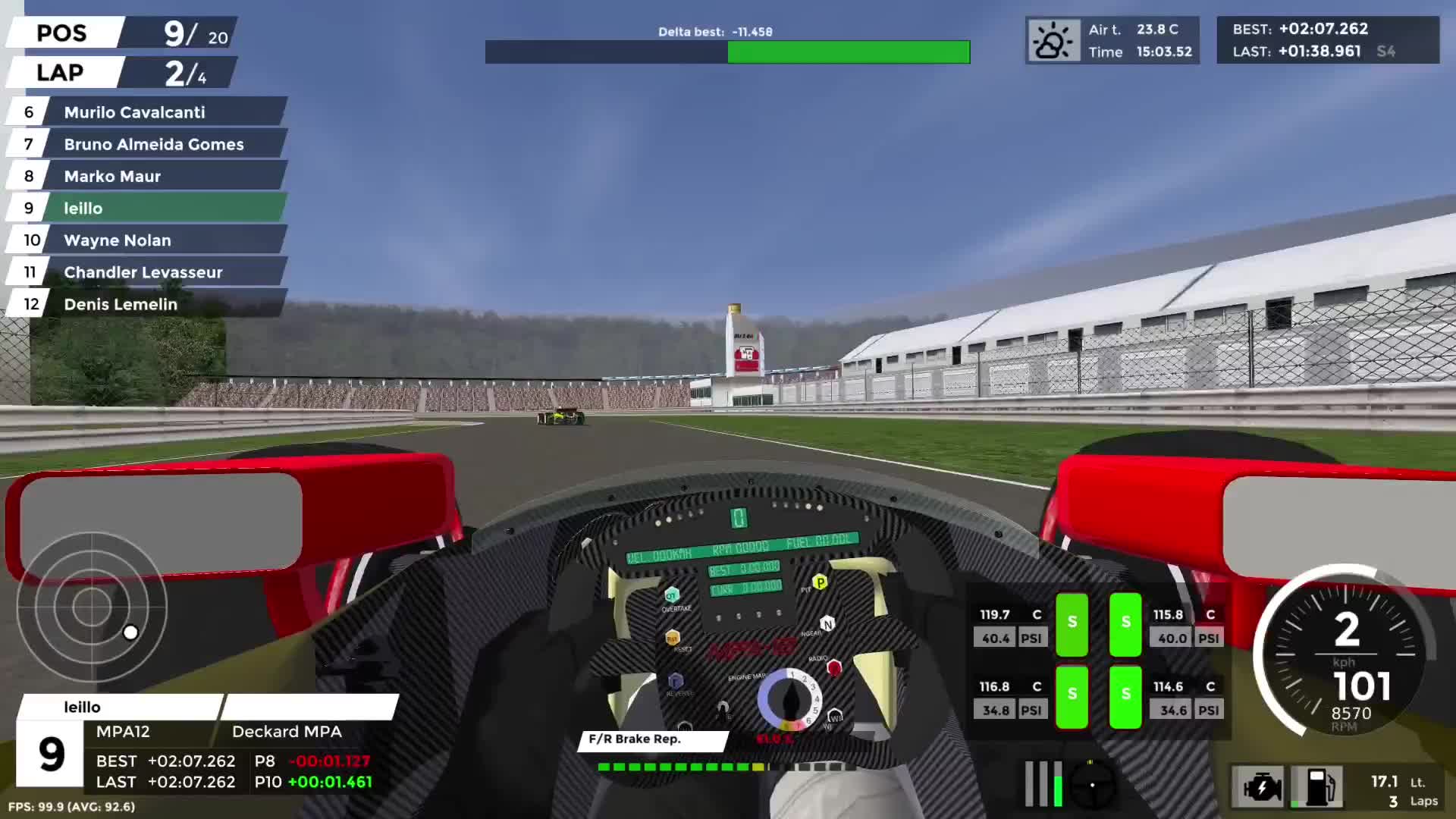Open the F/R Brake Rep. selector
This screenshot has height=819, width=1456.
tap(652, 739)
